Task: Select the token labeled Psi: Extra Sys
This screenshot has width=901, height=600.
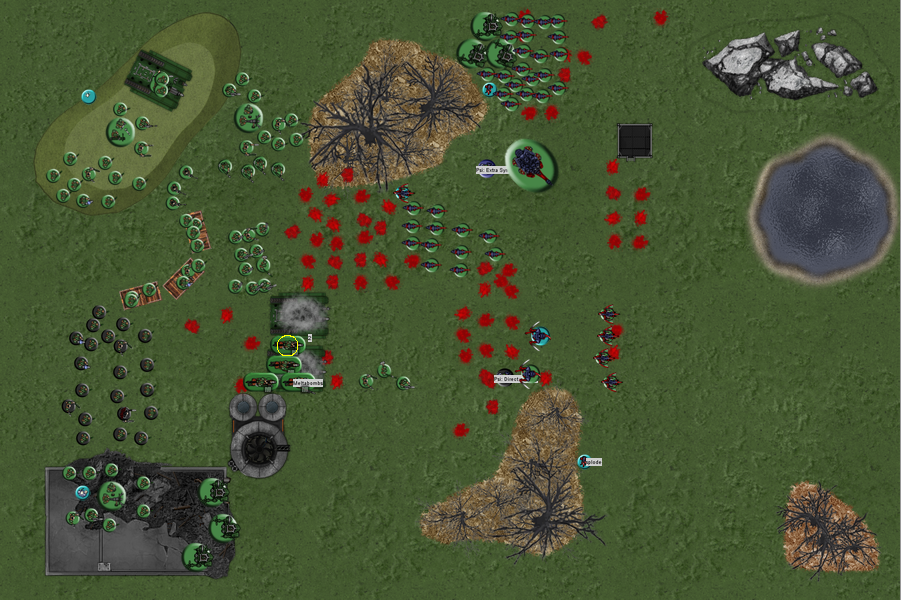Action: tap(486, 167)
